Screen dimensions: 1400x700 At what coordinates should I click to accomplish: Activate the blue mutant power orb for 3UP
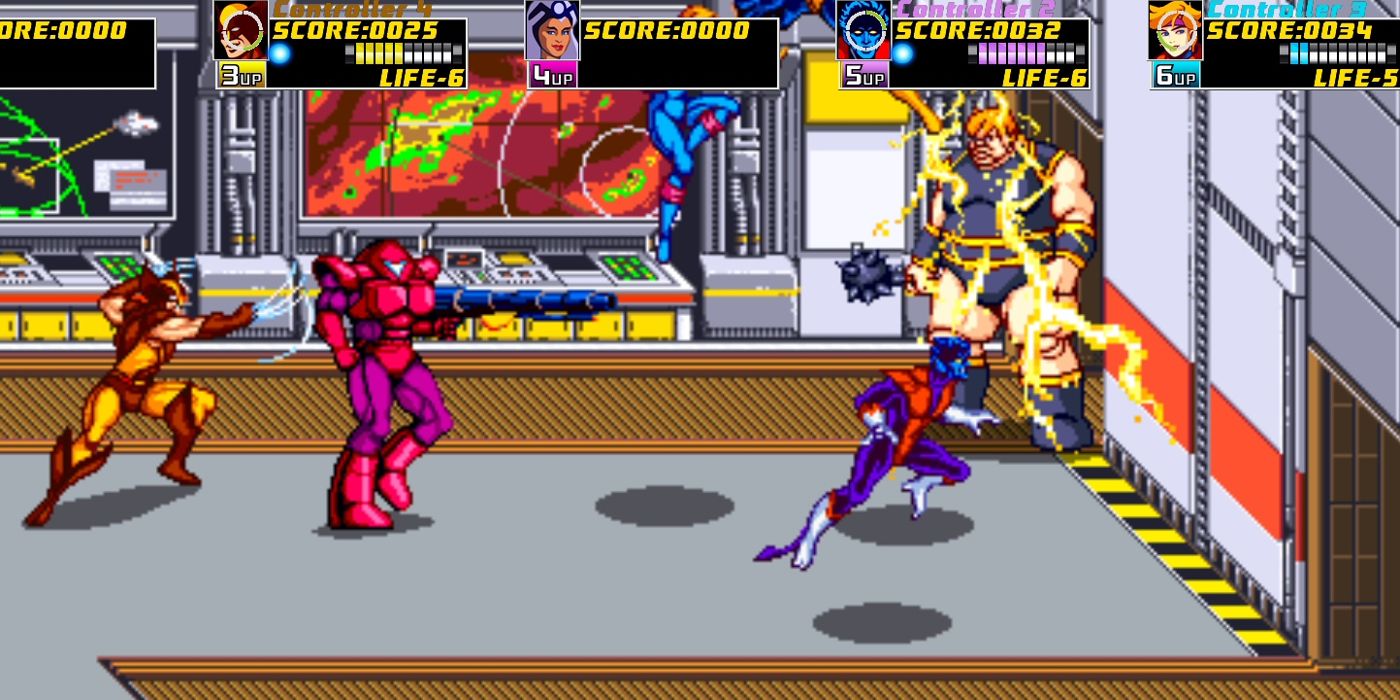pos(280,53)
